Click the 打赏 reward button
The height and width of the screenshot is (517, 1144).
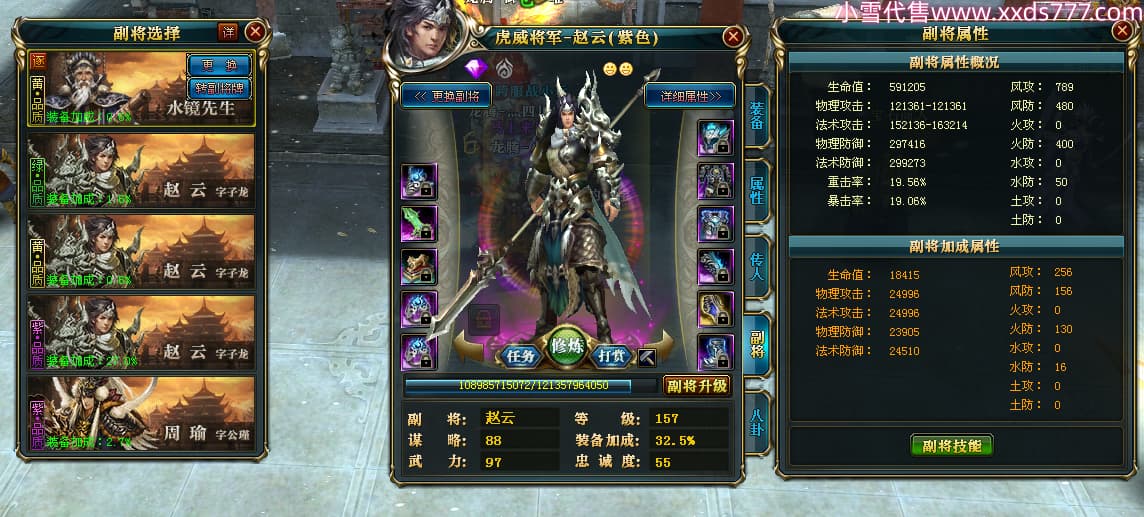[612, 355]
